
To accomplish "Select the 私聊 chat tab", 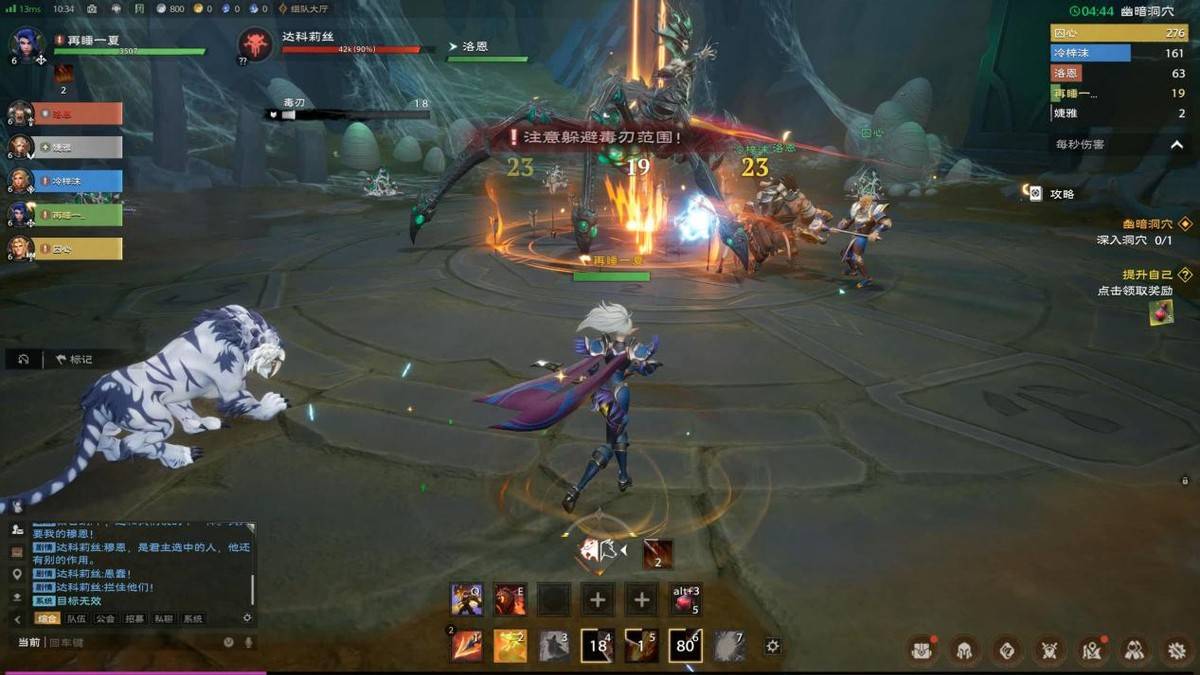I will (x=164, y=619).
